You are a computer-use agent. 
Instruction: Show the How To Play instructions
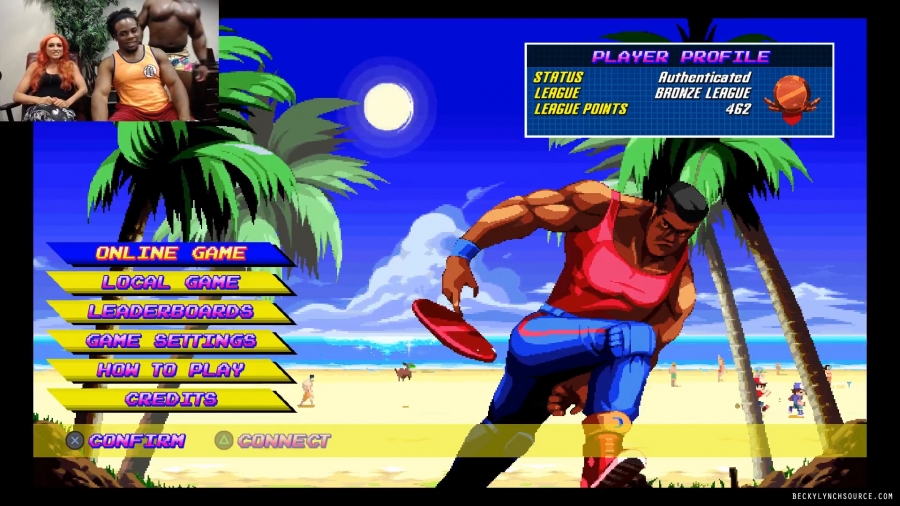(170, 370)
